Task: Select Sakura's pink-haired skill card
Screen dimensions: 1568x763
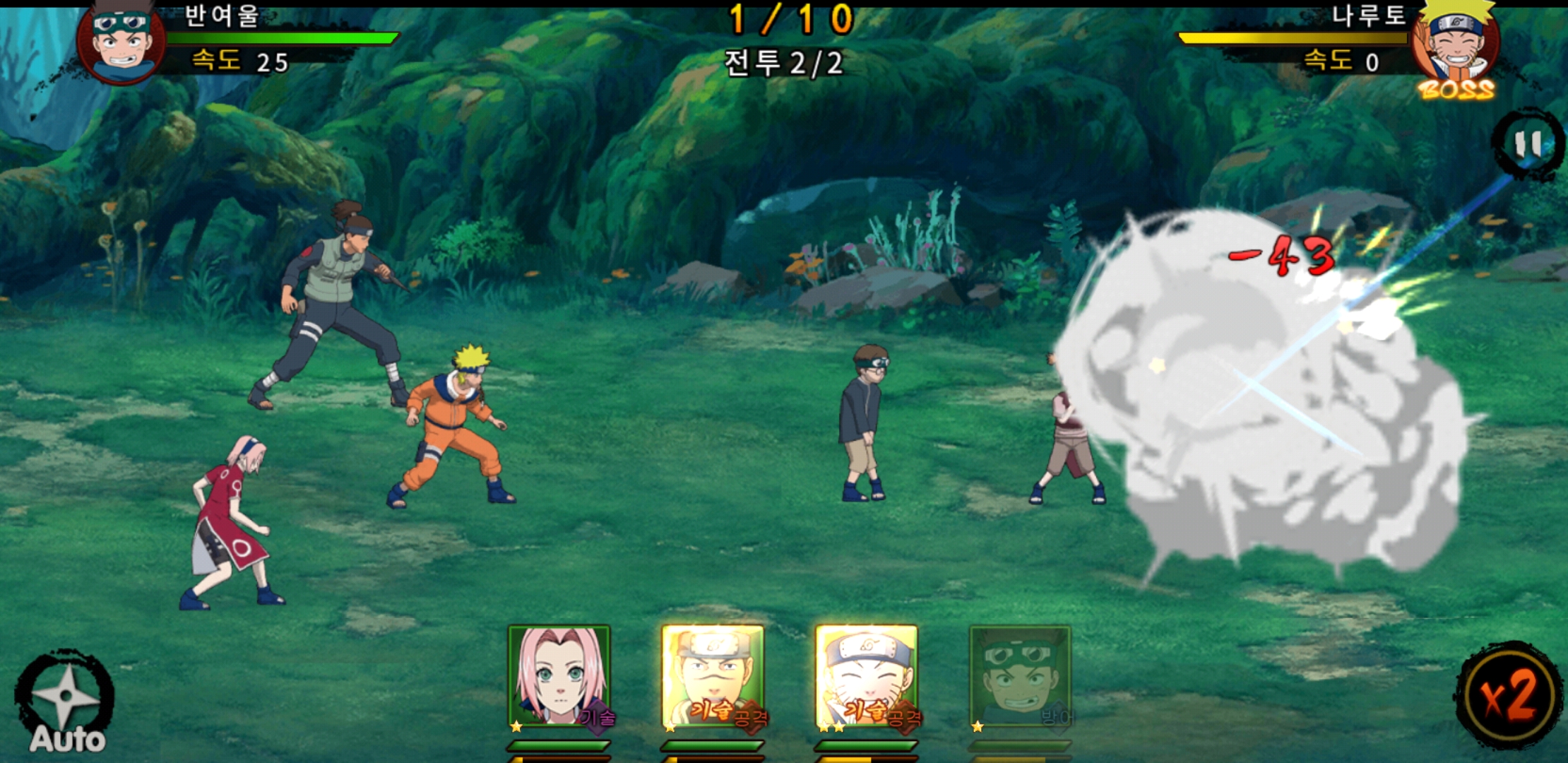Action: pos(559,677)
